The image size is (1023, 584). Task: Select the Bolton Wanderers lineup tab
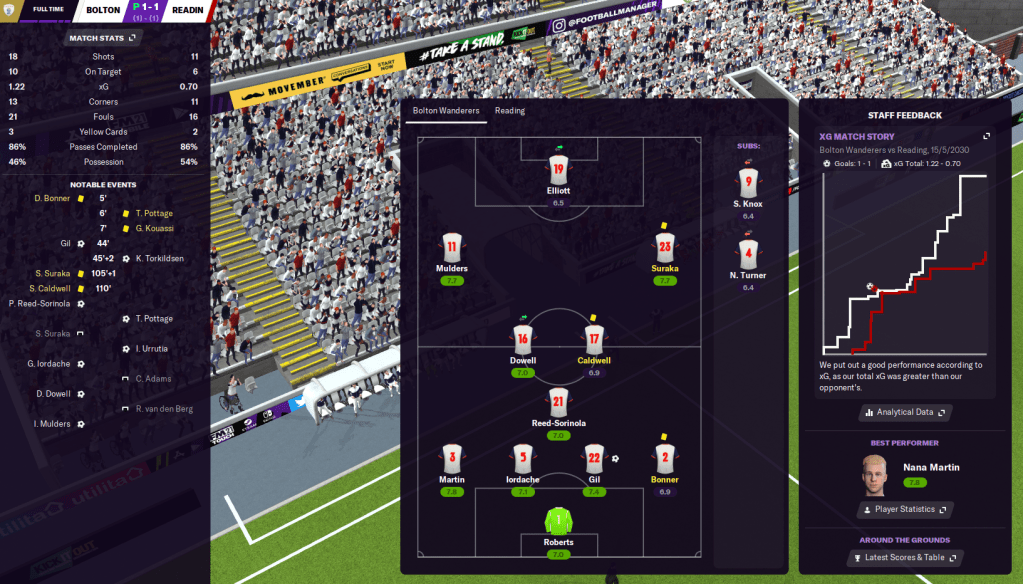446,111
